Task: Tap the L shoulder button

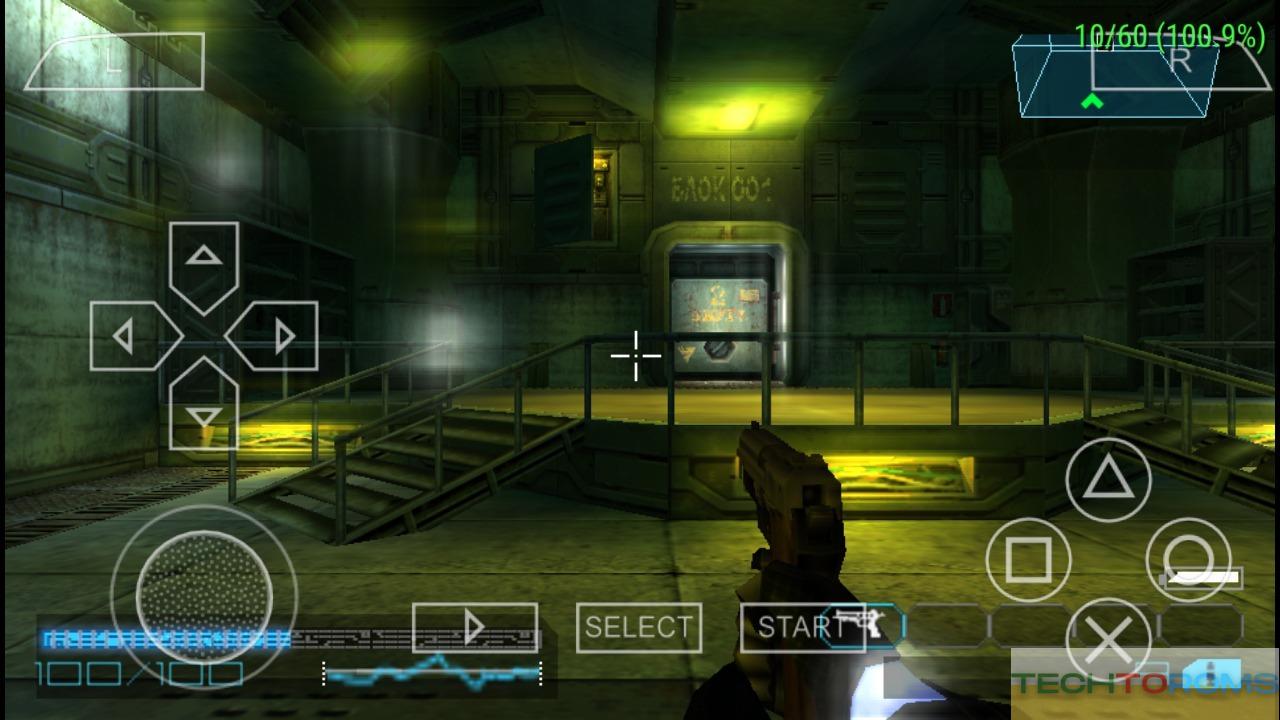Action: [x=114, y=62]
